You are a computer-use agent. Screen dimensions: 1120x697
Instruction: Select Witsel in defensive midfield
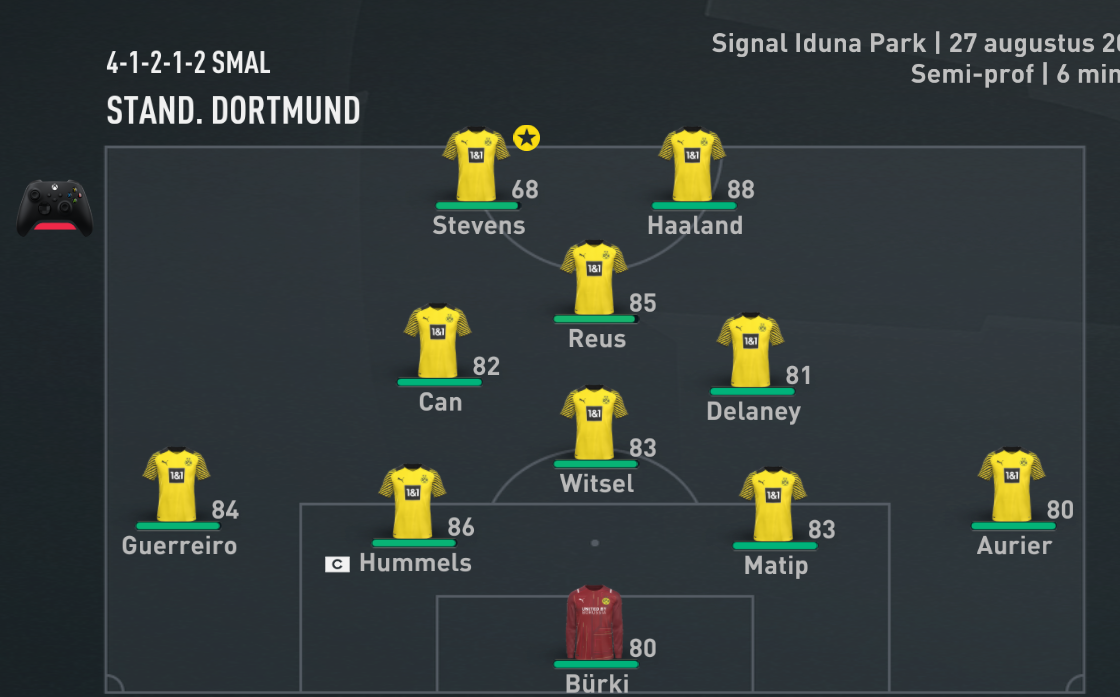(594, 424)
